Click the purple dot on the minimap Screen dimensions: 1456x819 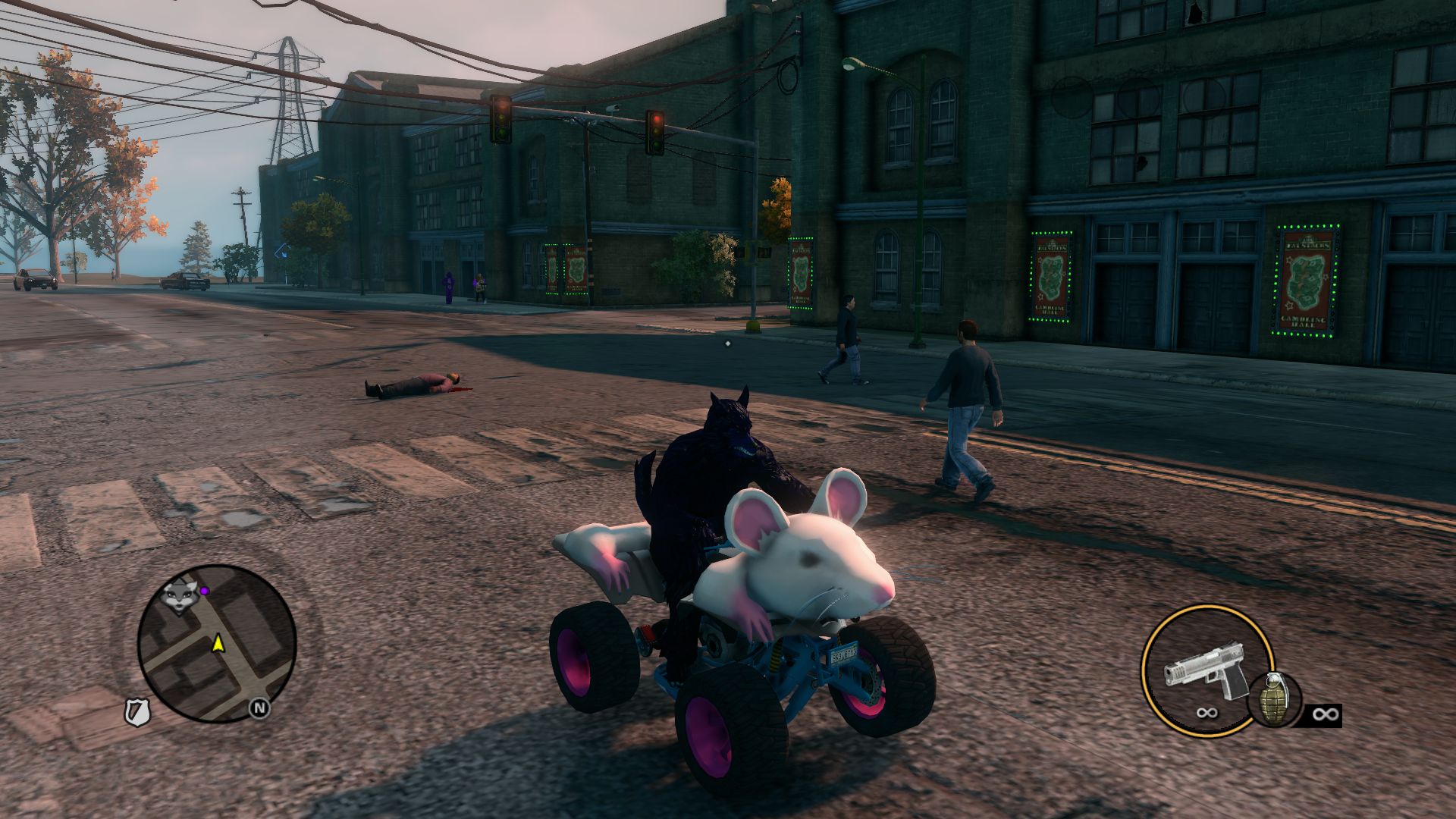click(x=205, y=590)
